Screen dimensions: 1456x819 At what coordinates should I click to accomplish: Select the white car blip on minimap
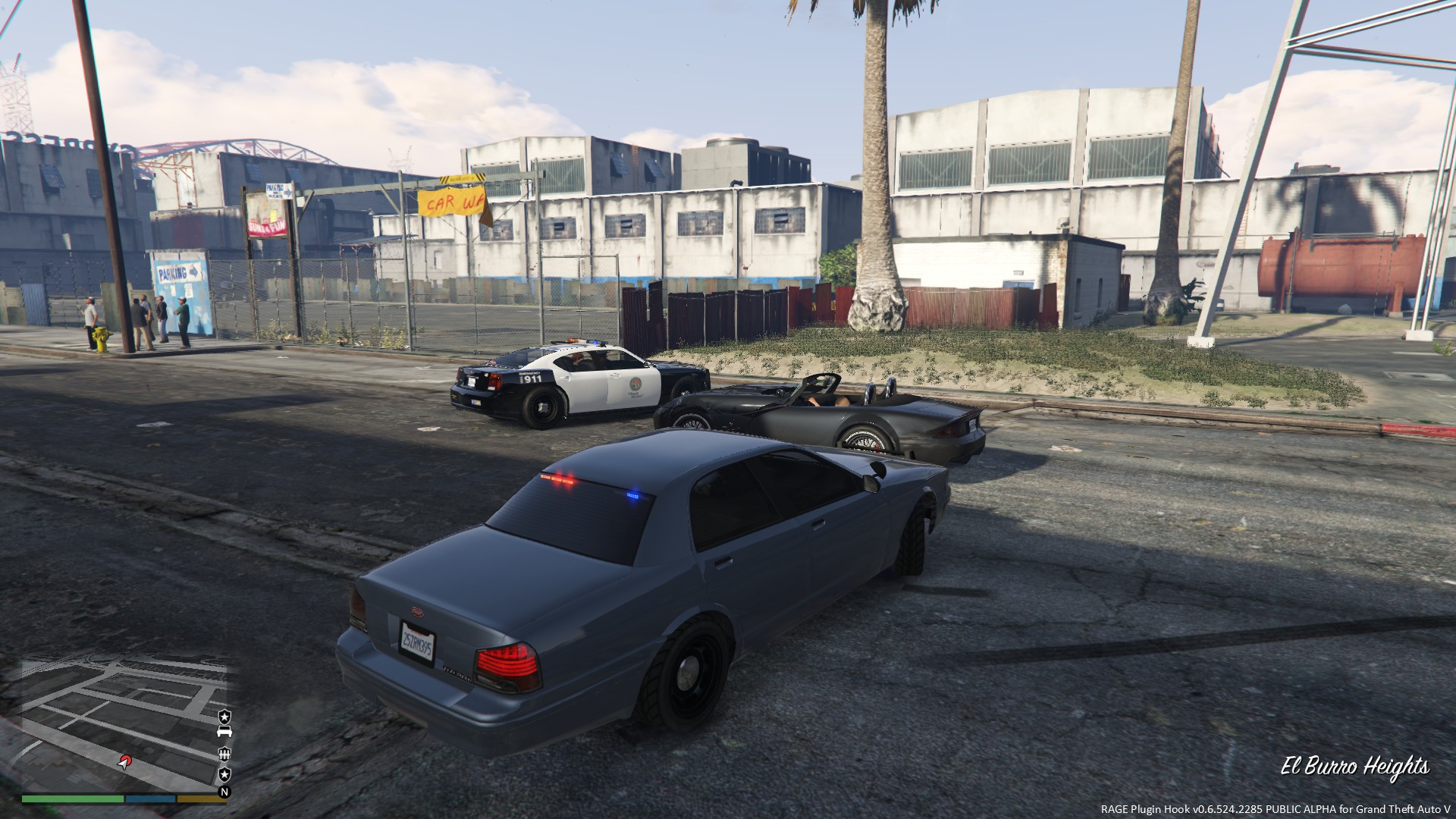[x=224, y=732]
